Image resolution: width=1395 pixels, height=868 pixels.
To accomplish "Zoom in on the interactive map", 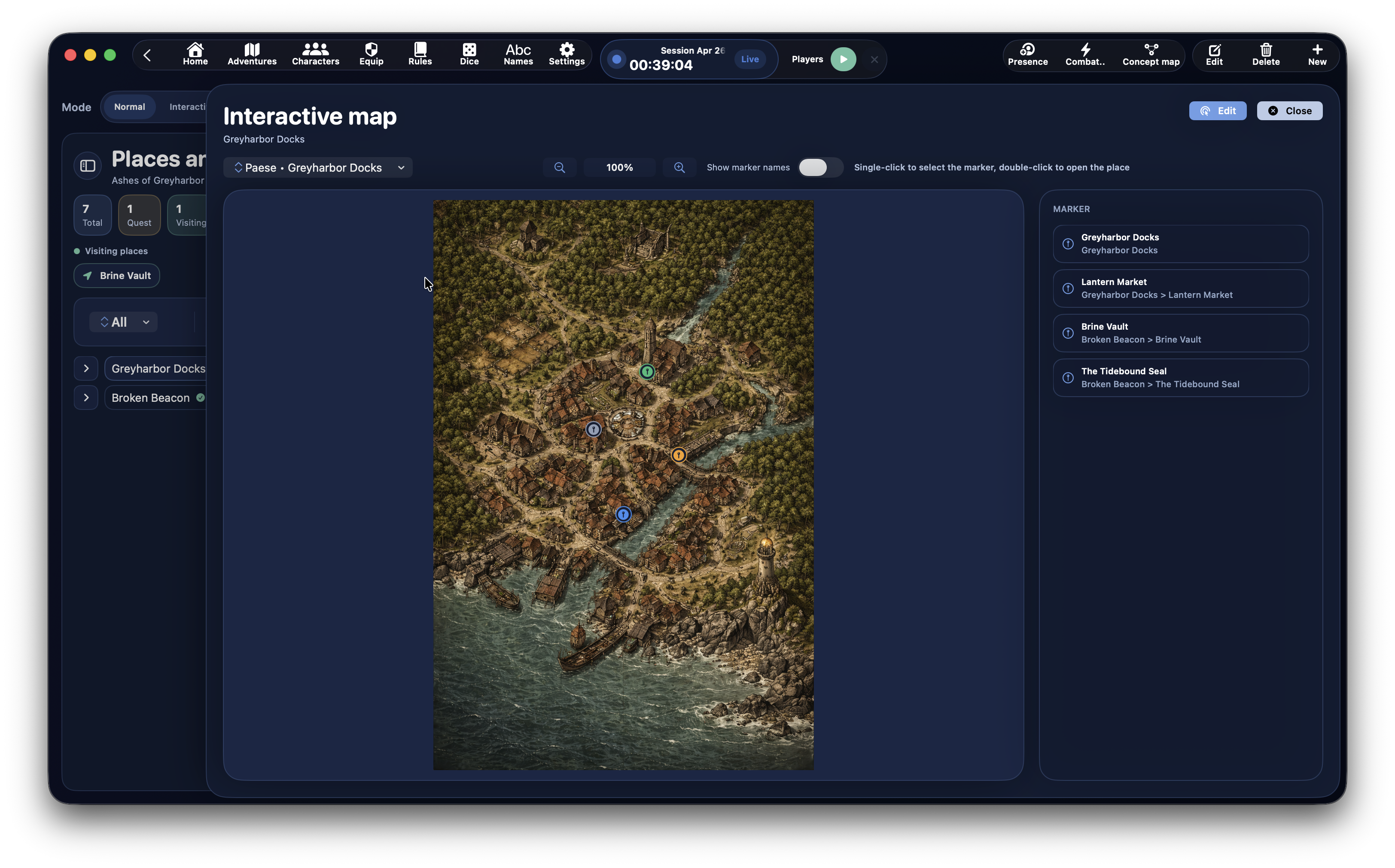I will (x=679, y=167).
